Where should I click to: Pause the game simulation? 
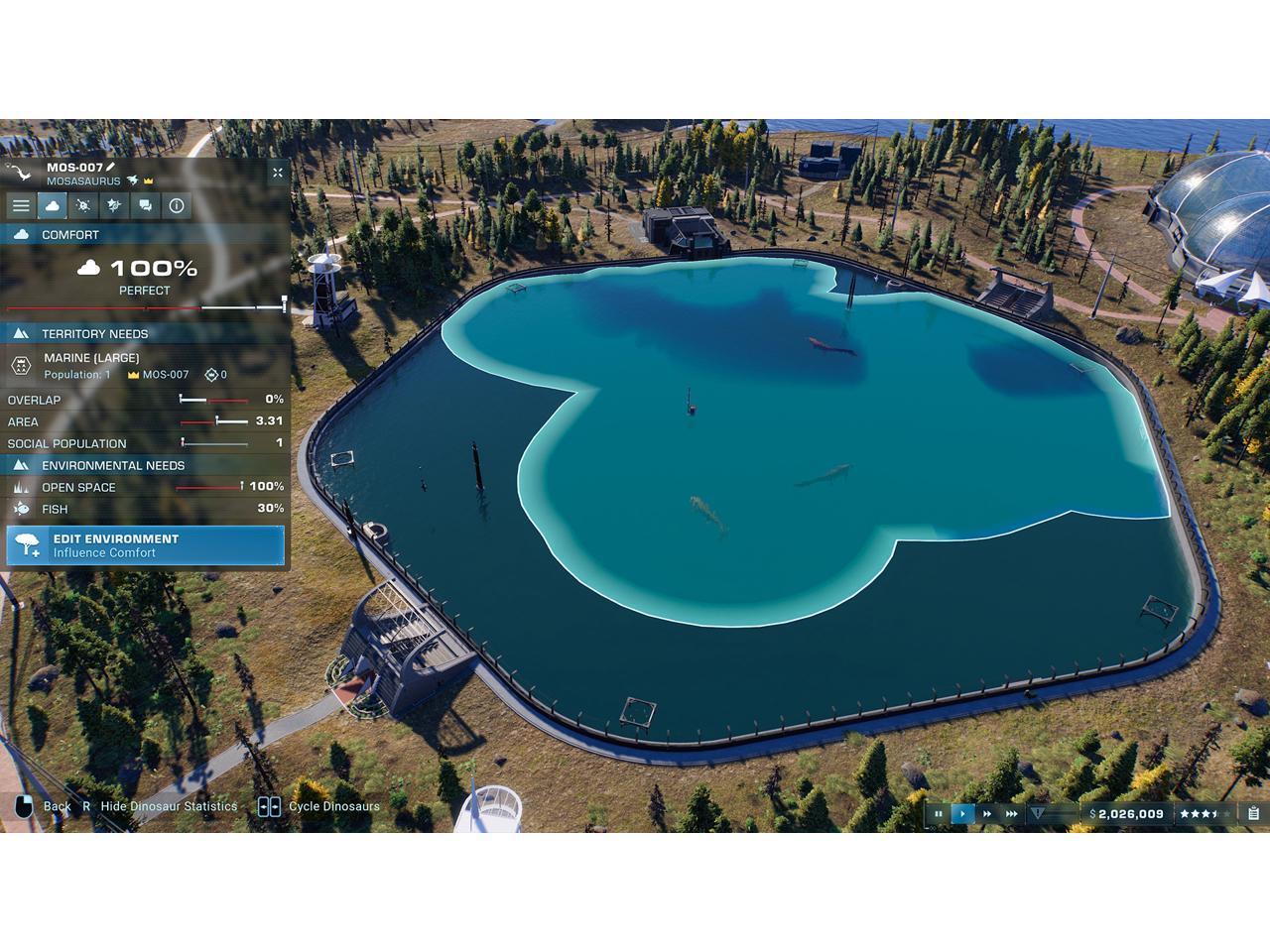pyautogui.click(x=939, y=814)
